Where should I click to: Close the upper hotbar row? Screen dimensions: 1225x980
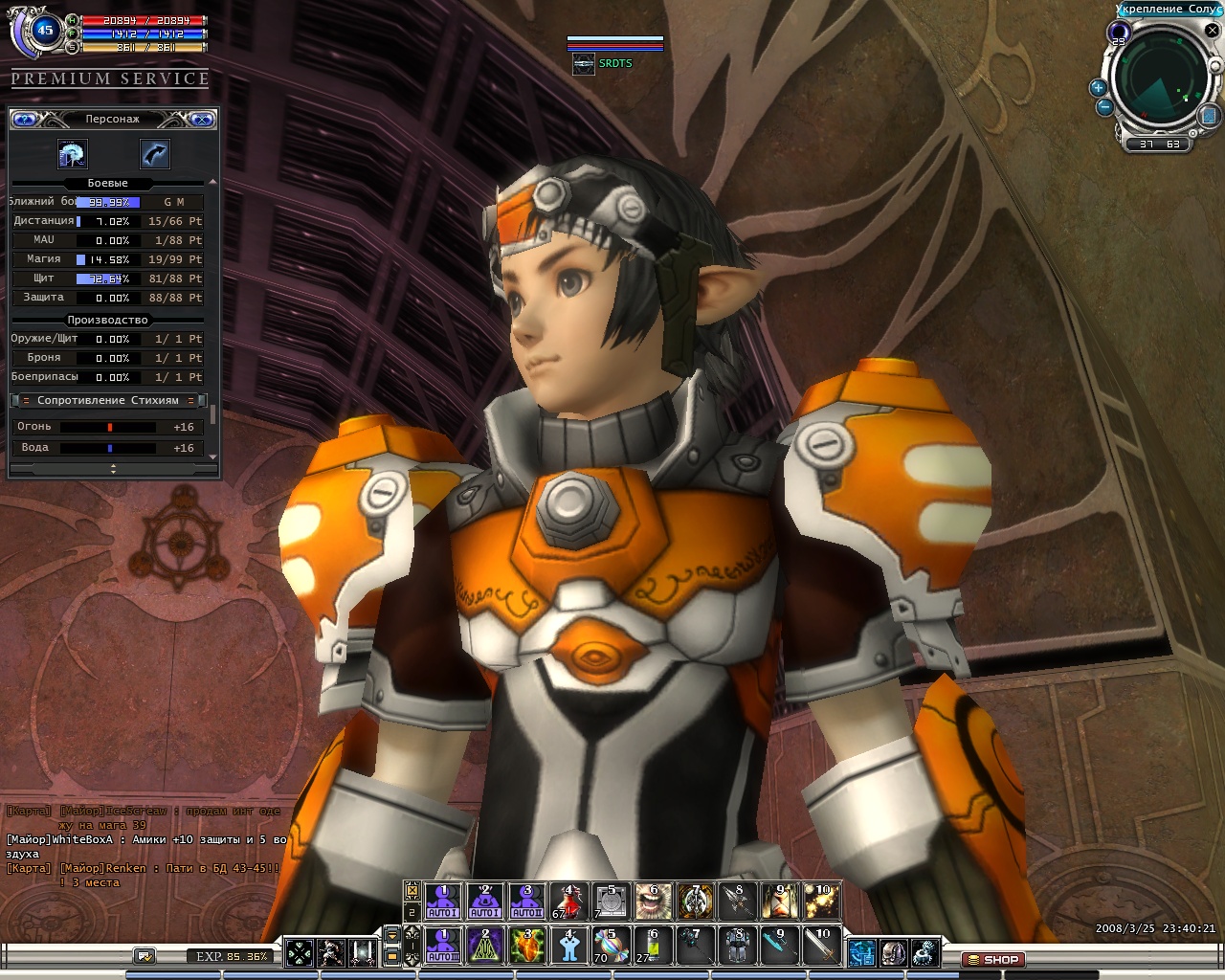(412, 890)
